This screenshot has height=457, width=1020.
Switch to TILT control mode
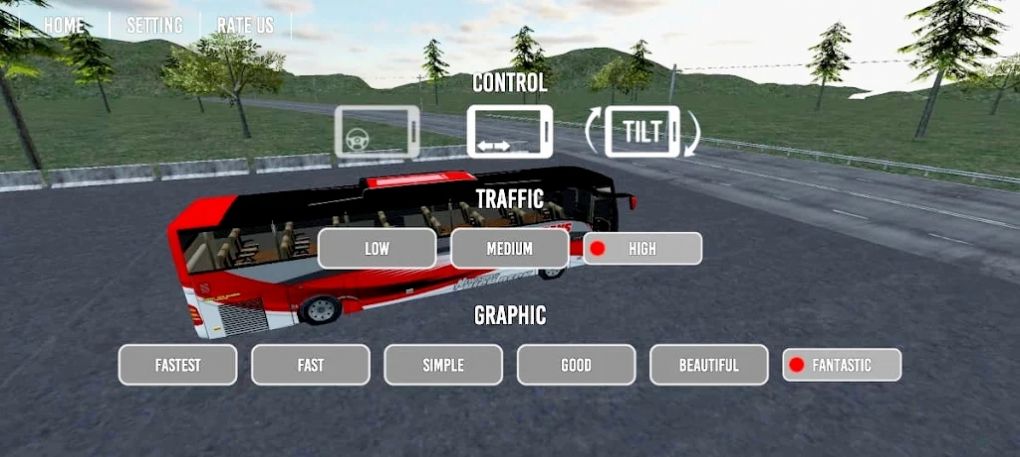(642, 133)
